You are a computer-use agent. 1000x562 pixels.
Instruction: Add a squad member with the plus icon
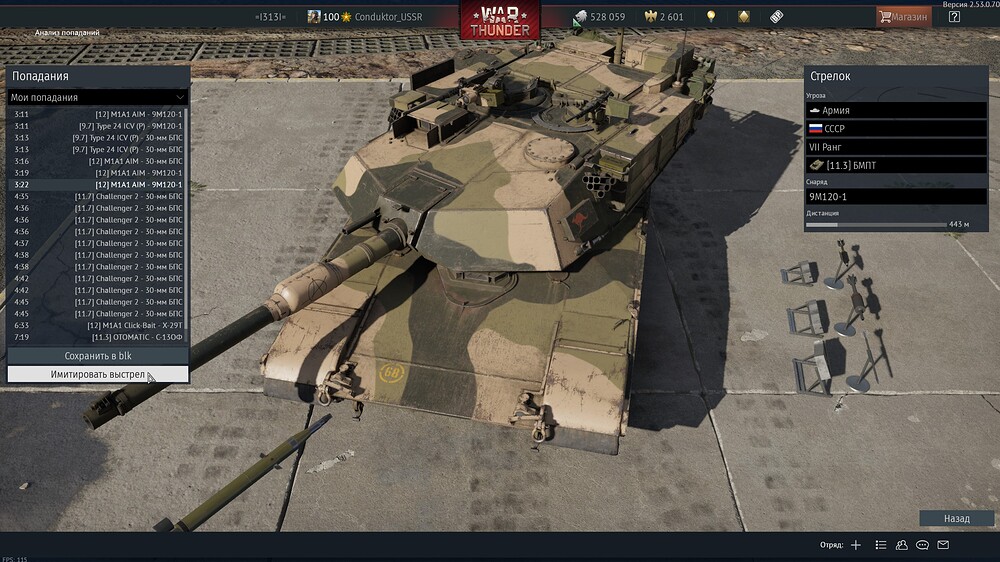coord(855,545)
